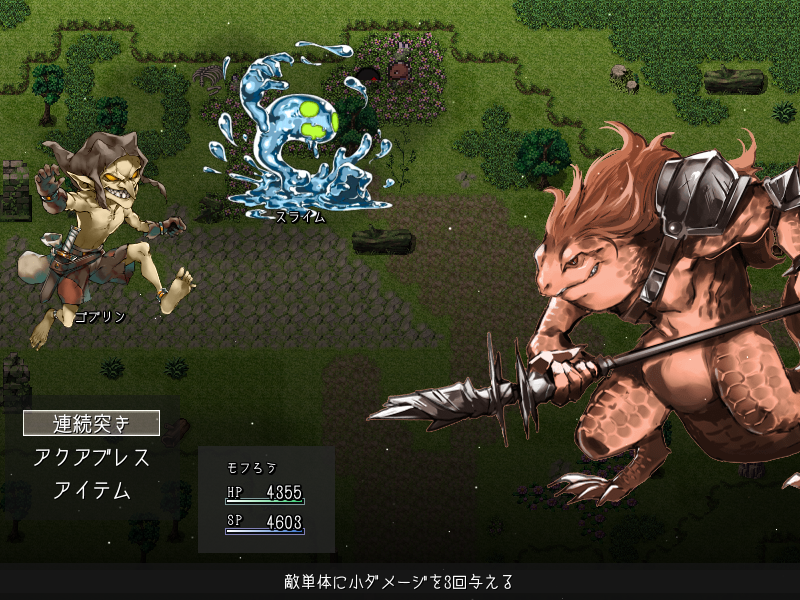Choose the アクアブレス skill
800x600 pixels.
(91, 457)
